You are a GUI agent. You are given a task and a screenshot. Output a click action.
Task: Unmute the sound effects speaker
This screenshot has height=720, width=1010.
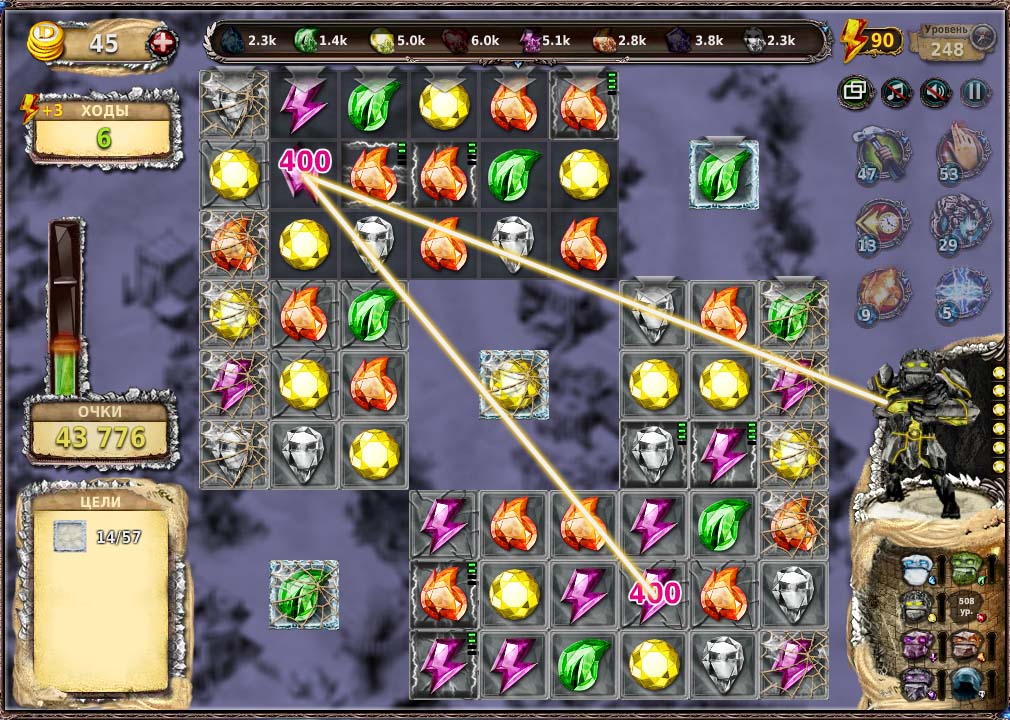[x=935, y=92]
